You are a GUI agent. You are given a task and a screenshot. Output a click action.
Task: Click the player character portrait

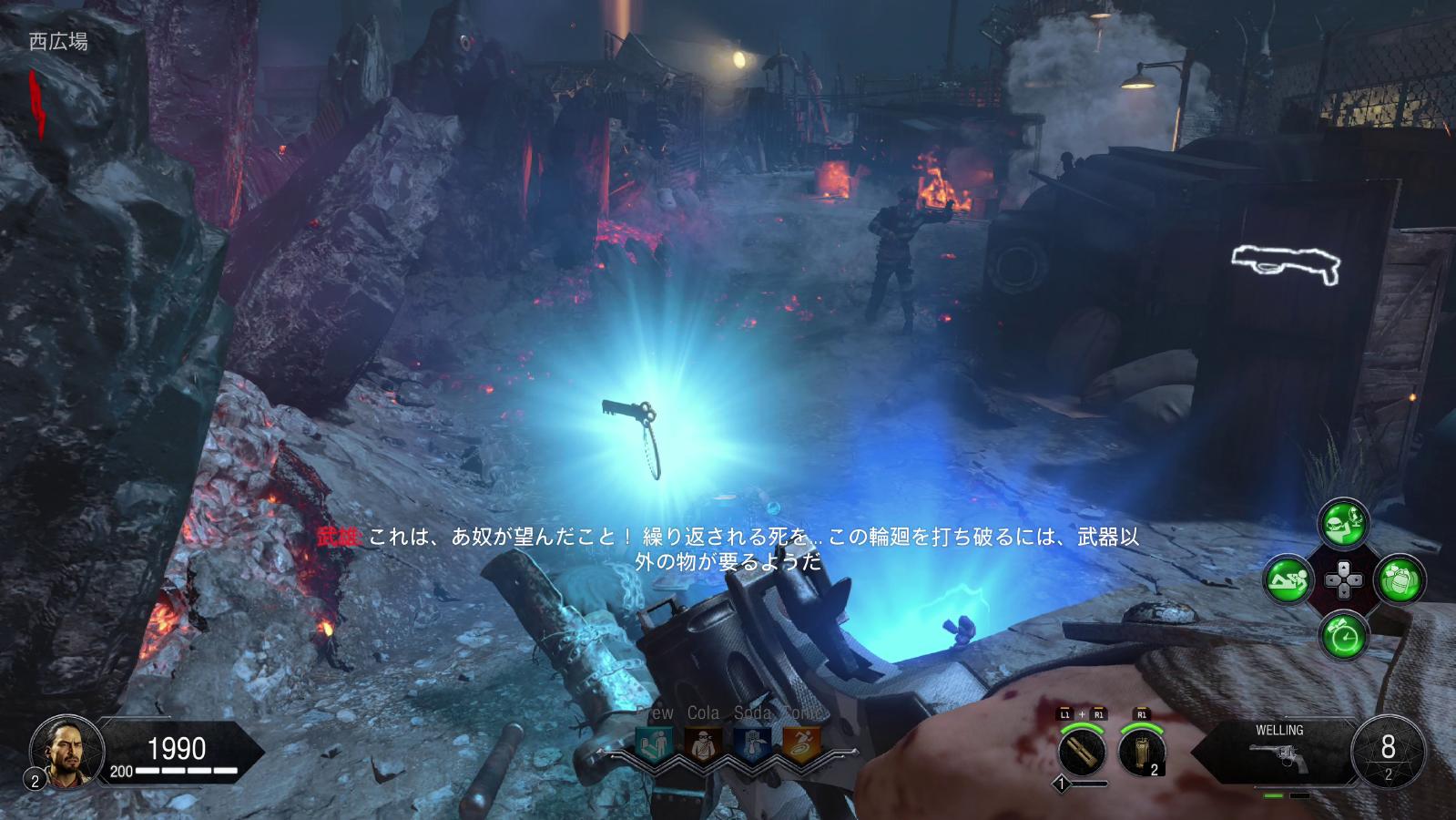61,750
